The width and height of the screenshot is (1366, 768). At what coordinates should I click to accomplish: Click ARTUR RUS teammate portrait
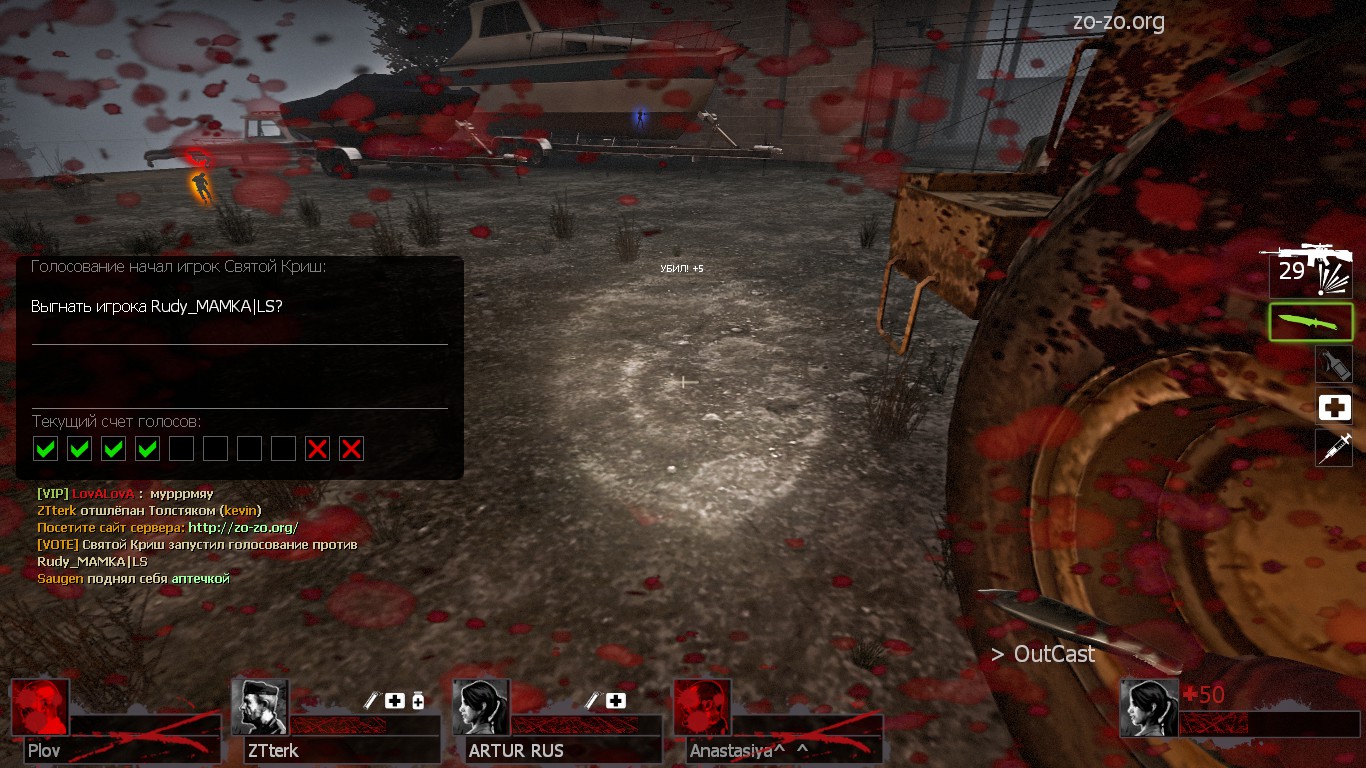click(481, 708)
